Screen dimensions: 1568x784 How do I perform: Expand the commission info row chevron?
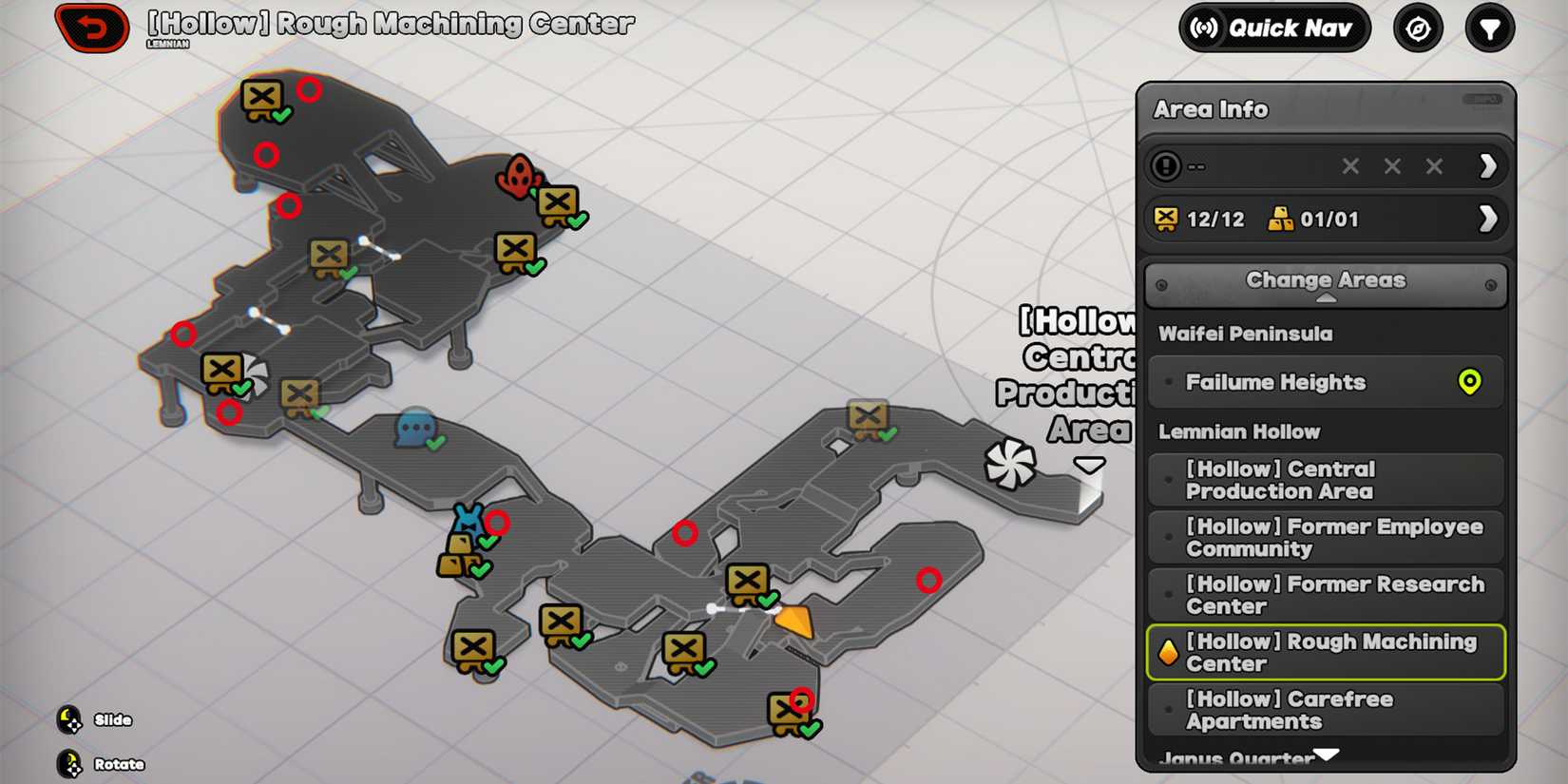point(1487,165)
